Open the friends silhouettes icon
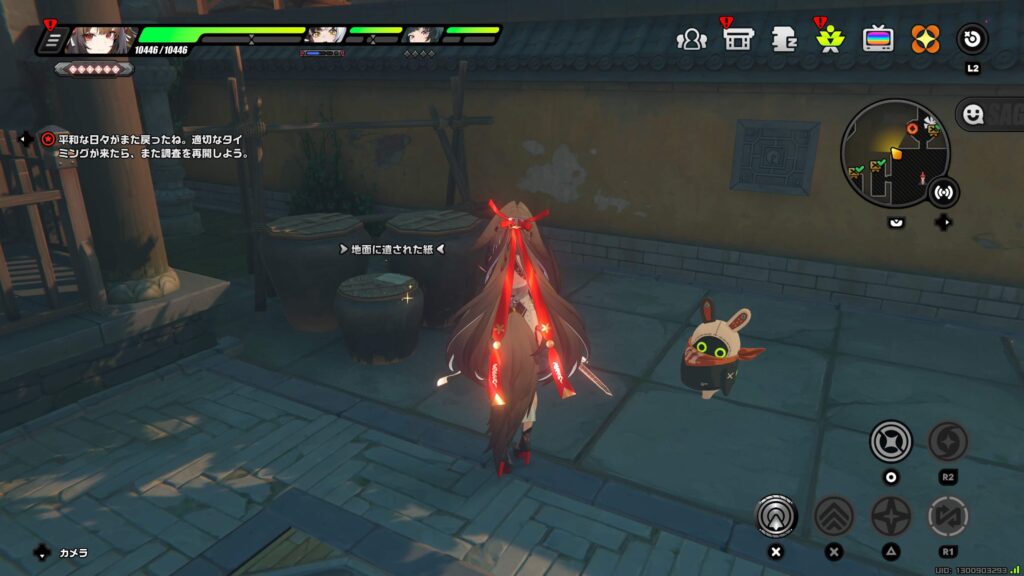This screenshot has width=1024, height=576. 691,40
